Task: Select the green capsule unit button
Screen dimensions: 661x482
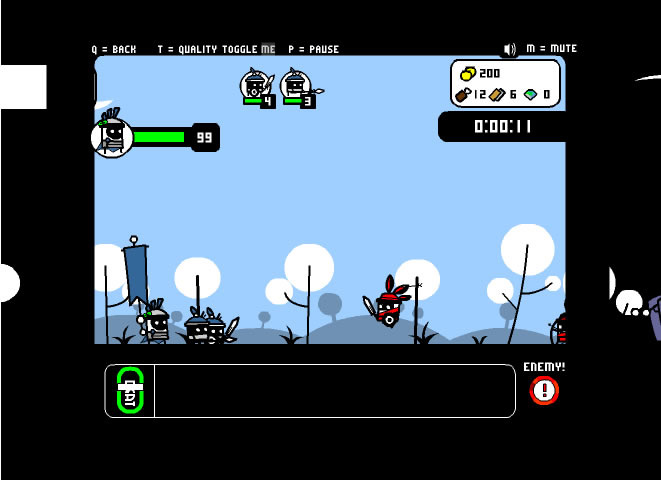Action: [130, 390]
